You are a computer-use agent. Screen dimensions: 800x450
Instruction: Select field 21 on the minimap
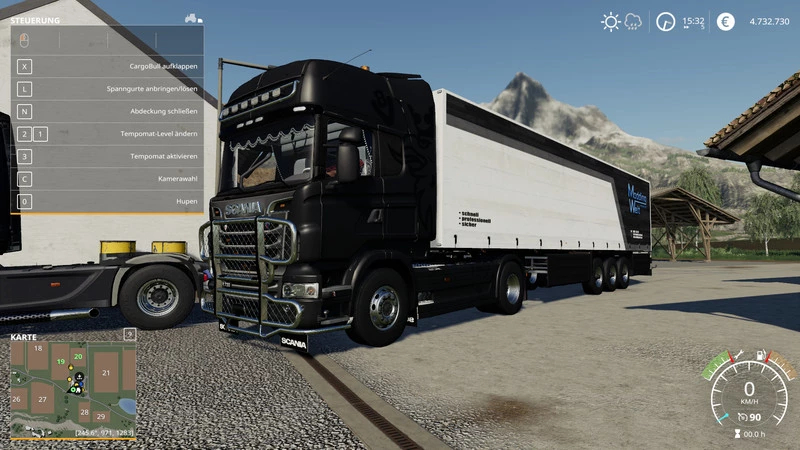tap(106, 373)
